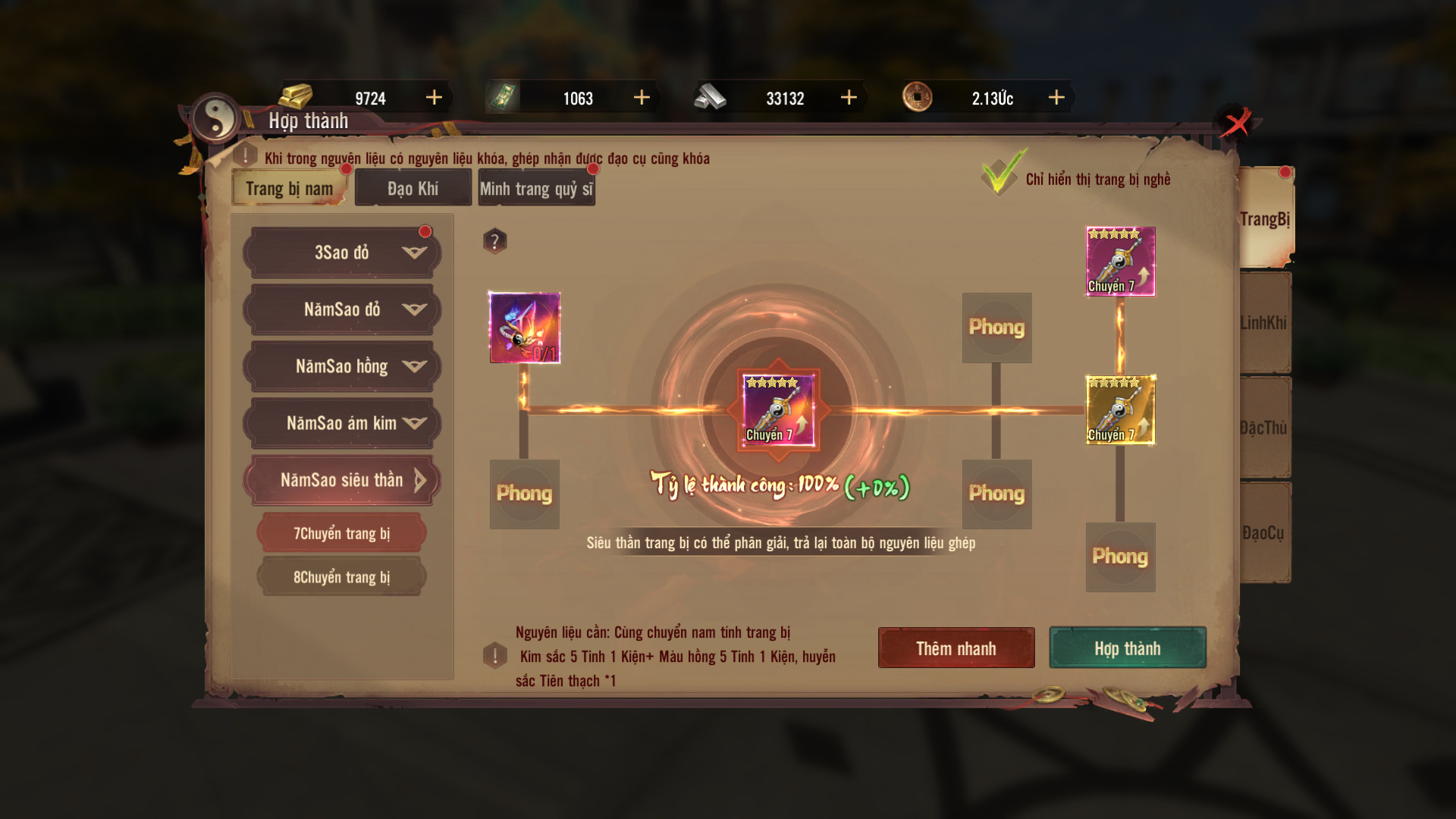The image size is (1456, 819).
Task: Collapse the NămSao siêu thần category
Action: tap(342, 480)
